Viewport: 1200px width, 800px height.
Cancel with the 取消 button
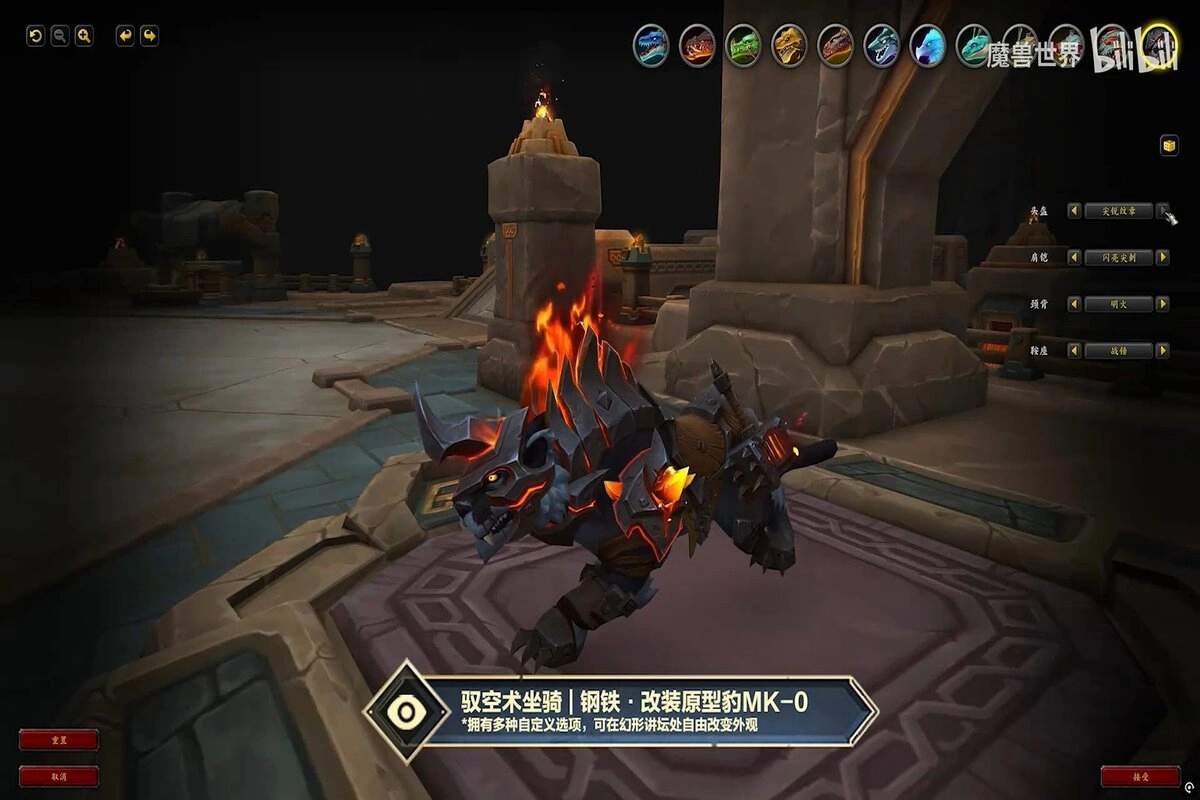click(59, 776)
